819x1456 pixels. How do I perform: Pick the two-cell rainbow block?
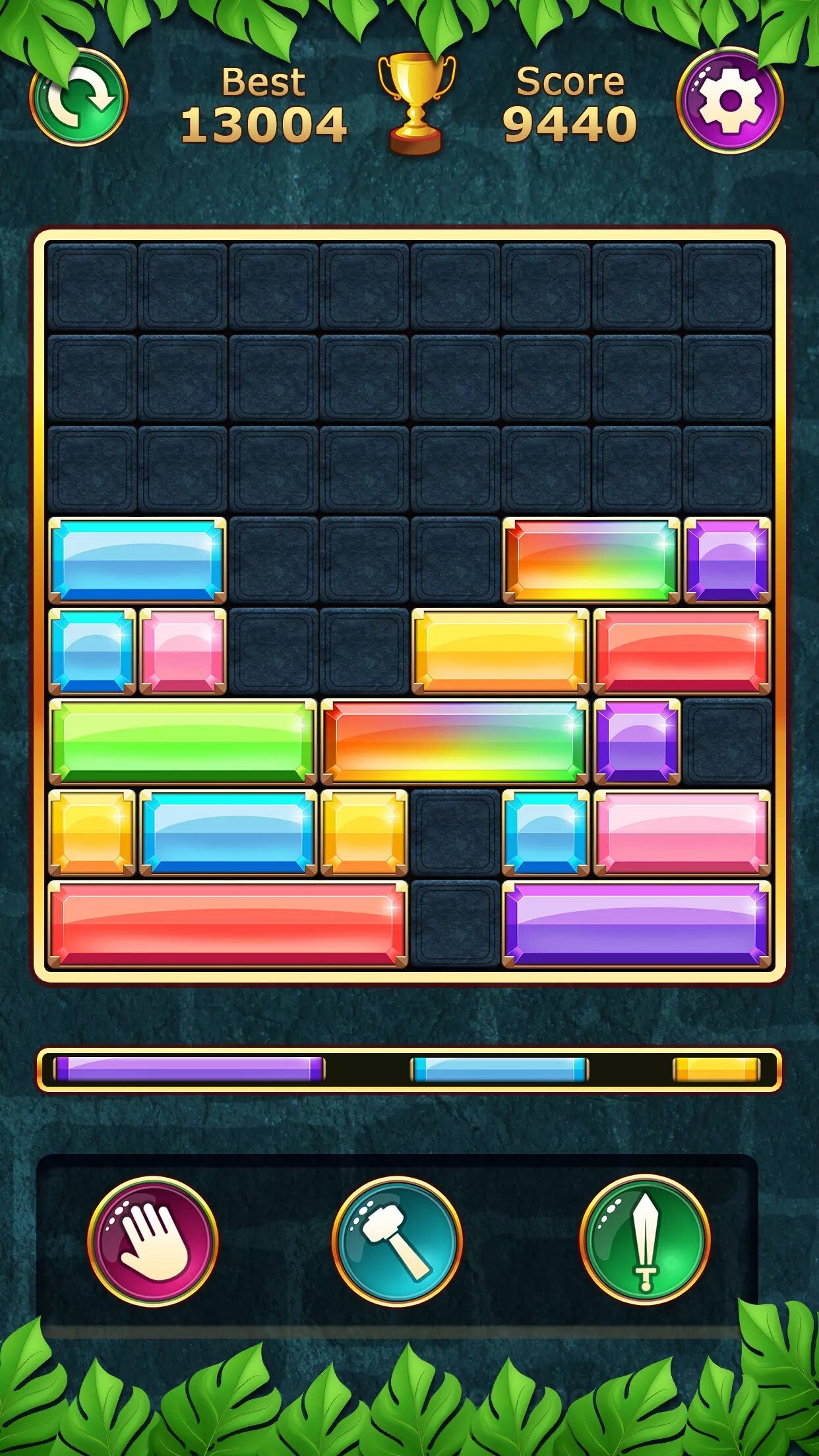click(591, 560)
